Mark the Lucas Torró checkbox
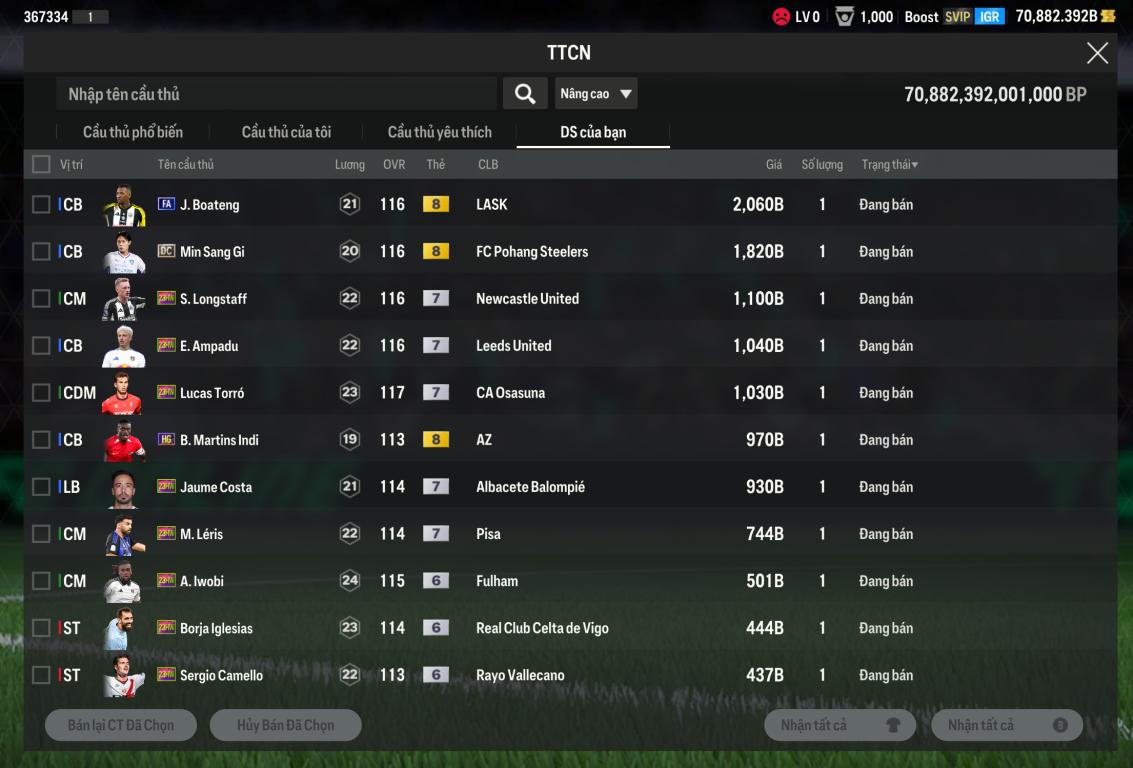The height and width of the screenshot is (768, 1133). coord(41,393)
